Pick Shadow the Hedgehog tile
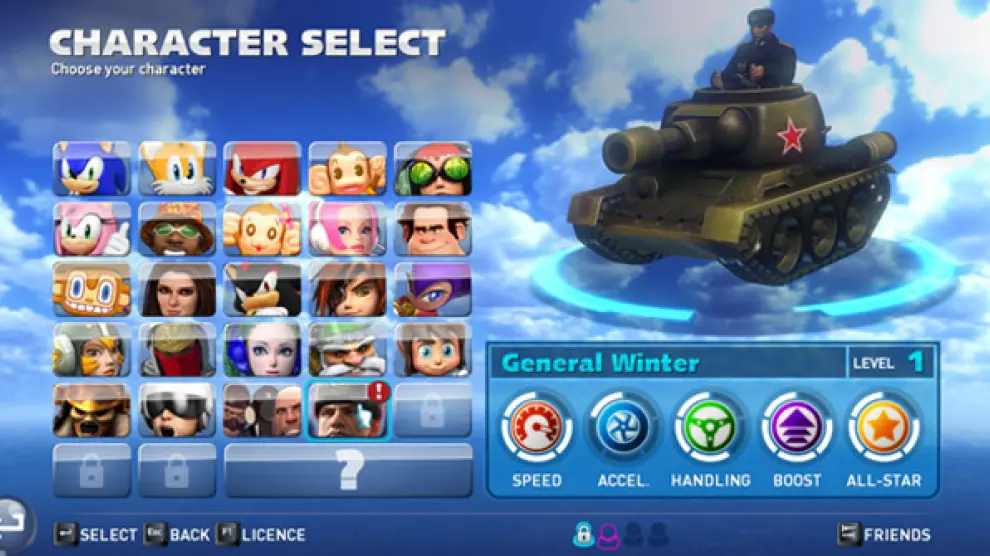 point(262,289)
